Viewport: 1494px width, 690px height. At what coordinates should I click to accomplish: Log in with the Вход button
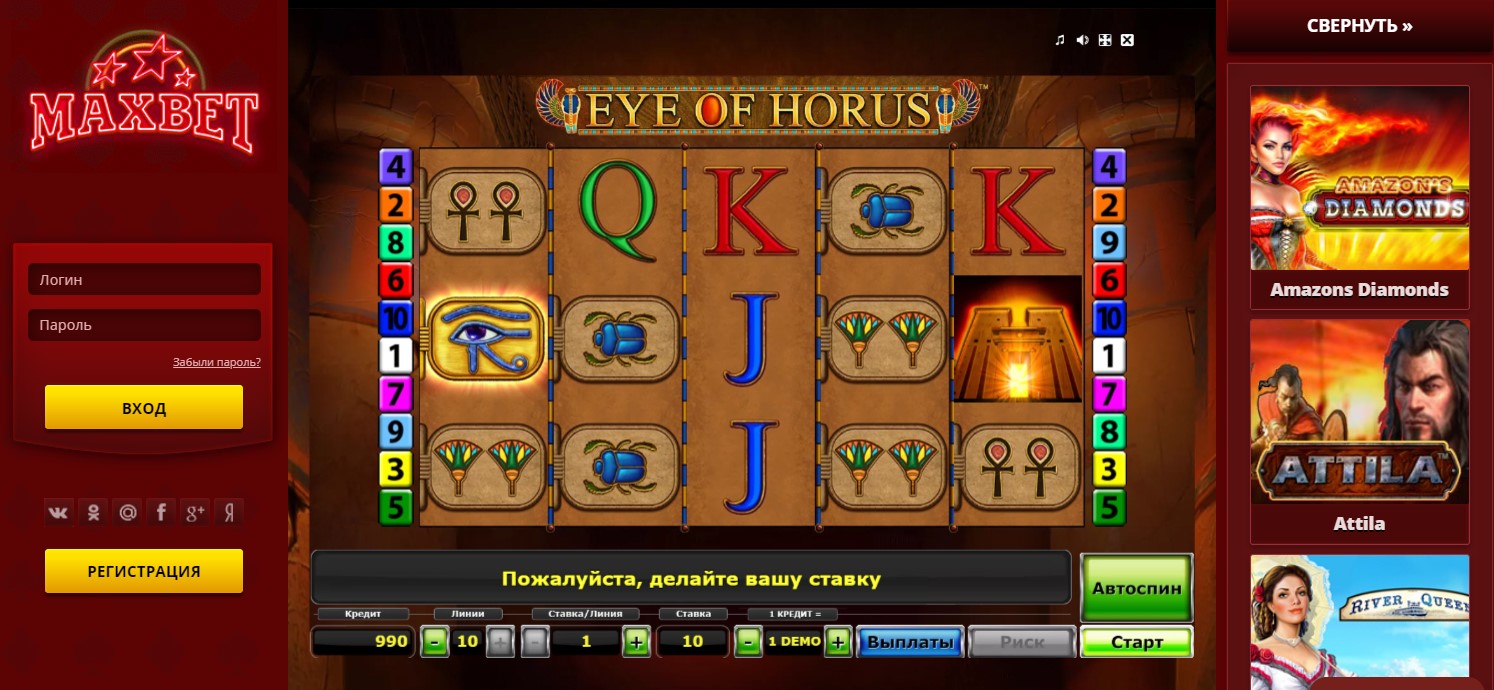point(144,408)
